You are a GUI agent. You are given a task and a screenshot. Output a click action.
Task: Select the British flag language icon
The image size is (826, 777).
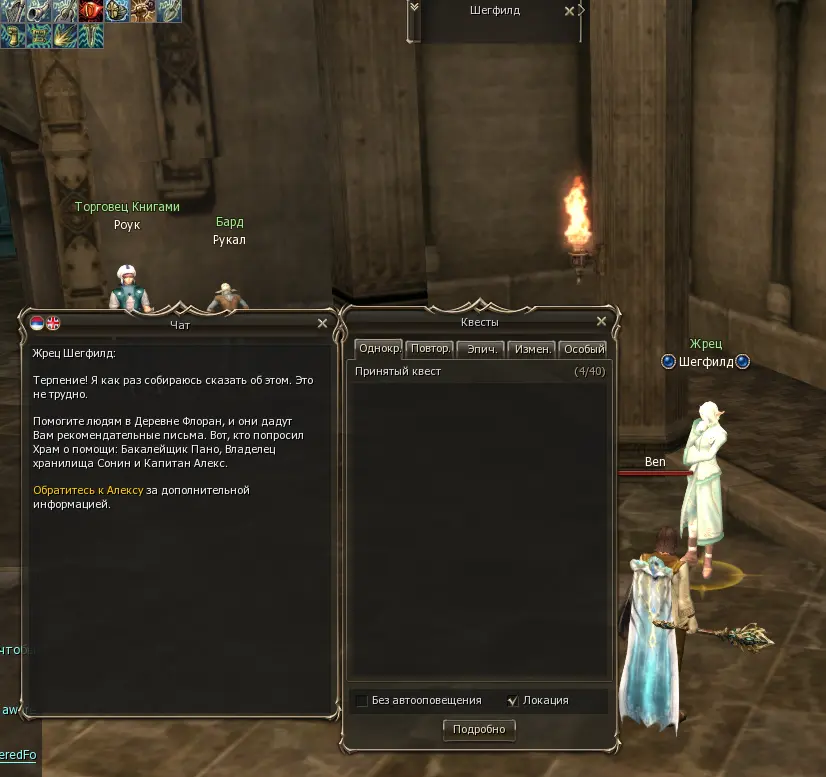53,323
